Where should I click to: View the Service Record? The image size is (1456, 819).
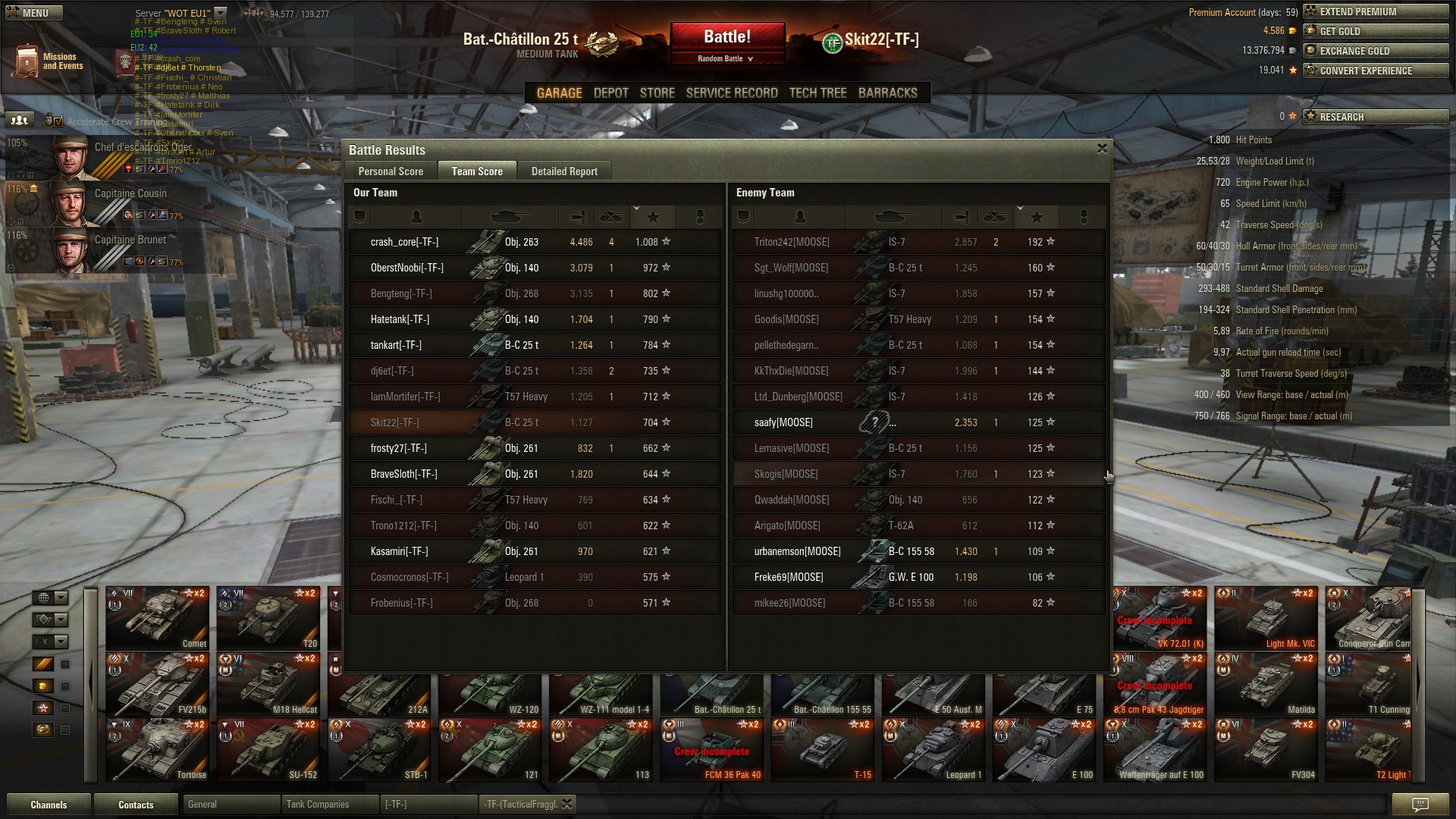[x=732, y=93]
